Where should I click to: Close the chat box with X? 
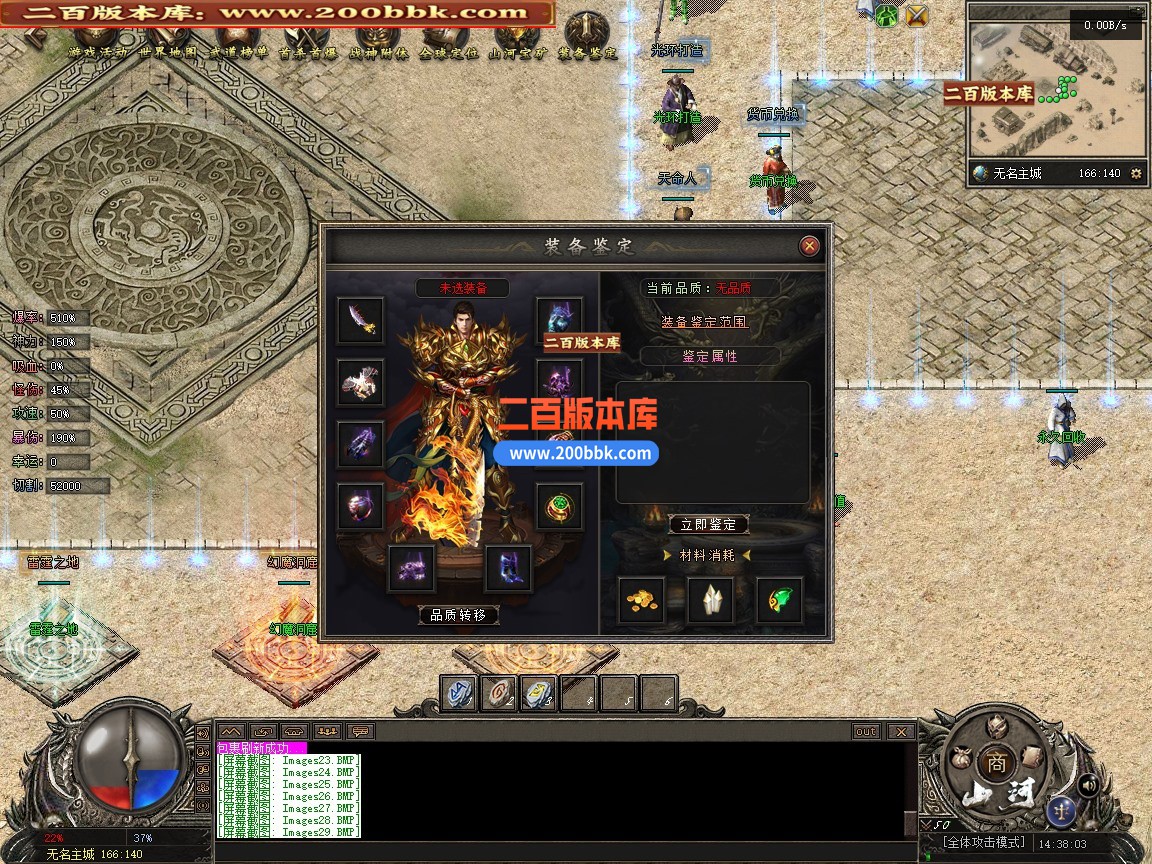click(x=901, y=731)
